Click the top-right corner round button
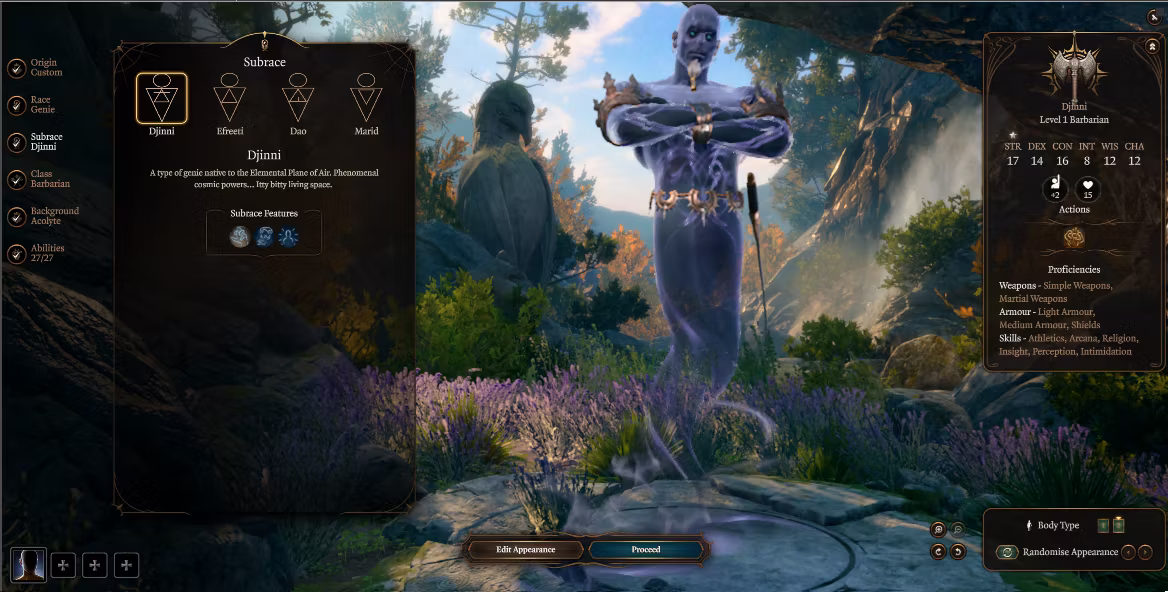This screenshot has height=592, width=1168. (x=1156, y=15)
